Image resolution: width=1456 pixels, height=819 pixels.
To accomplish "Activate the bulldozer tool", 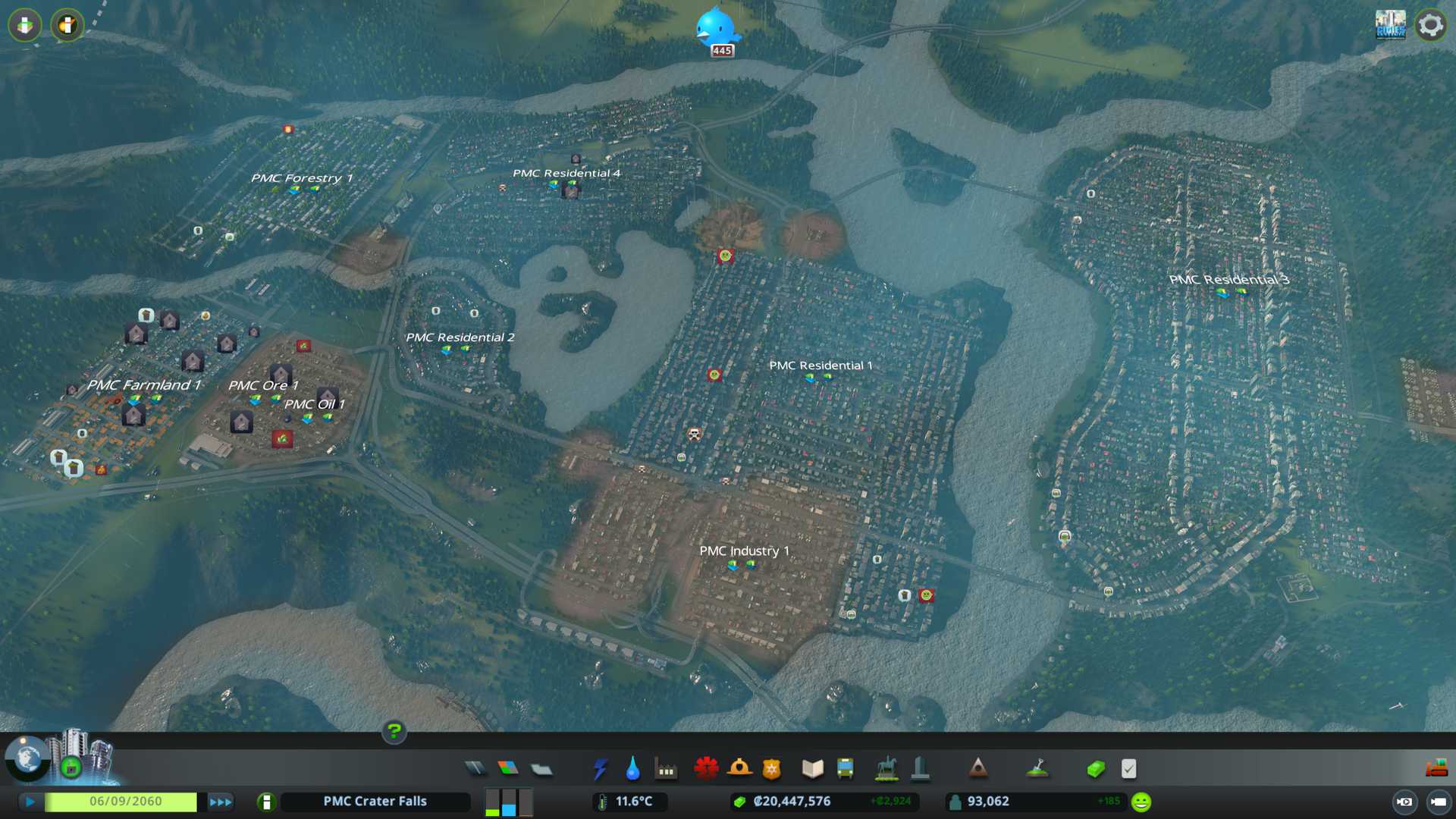I will tap(1436, 769).
